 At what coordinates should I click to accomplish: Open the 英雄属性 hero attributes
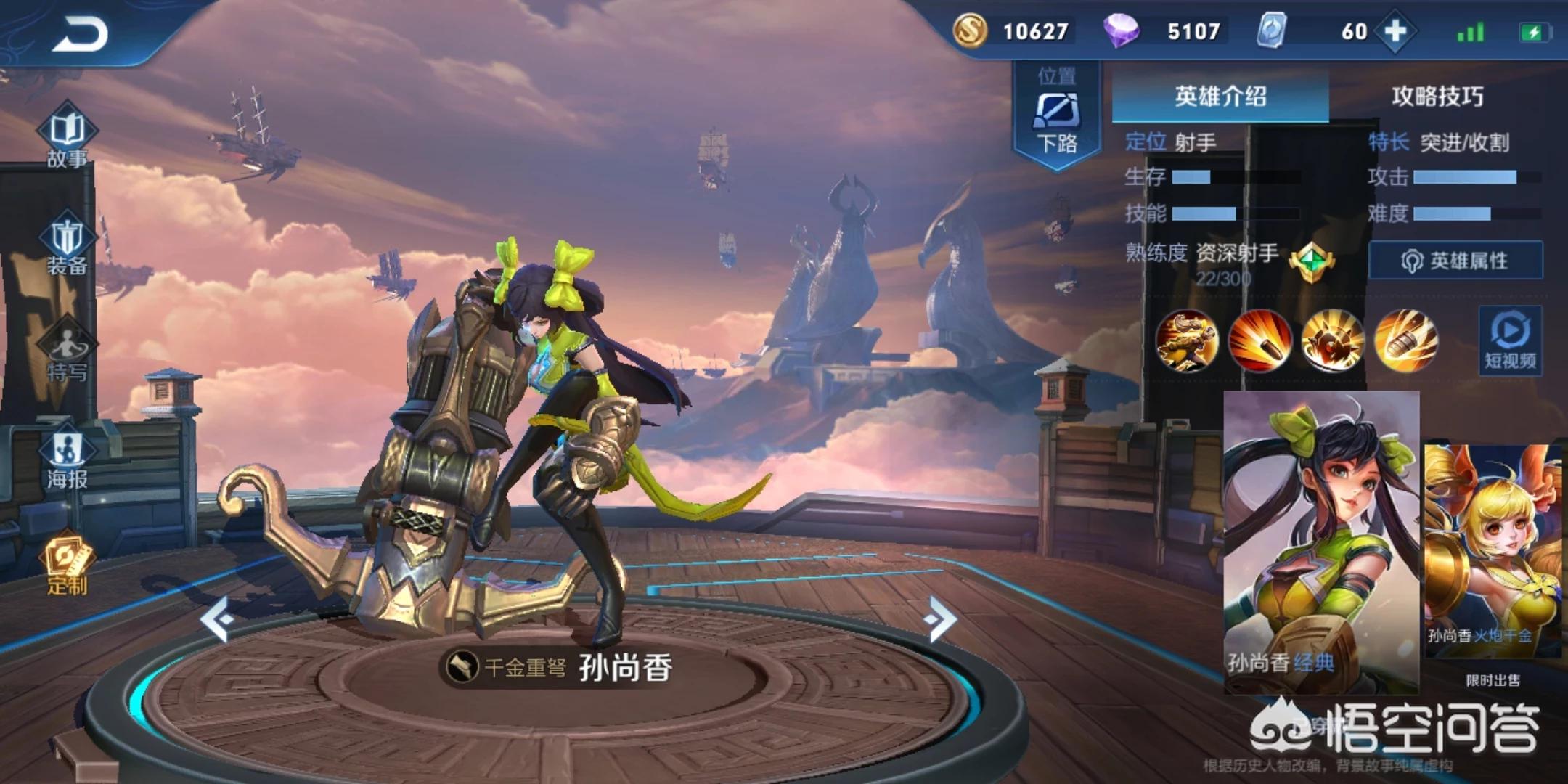click(x=1455, y=261)
